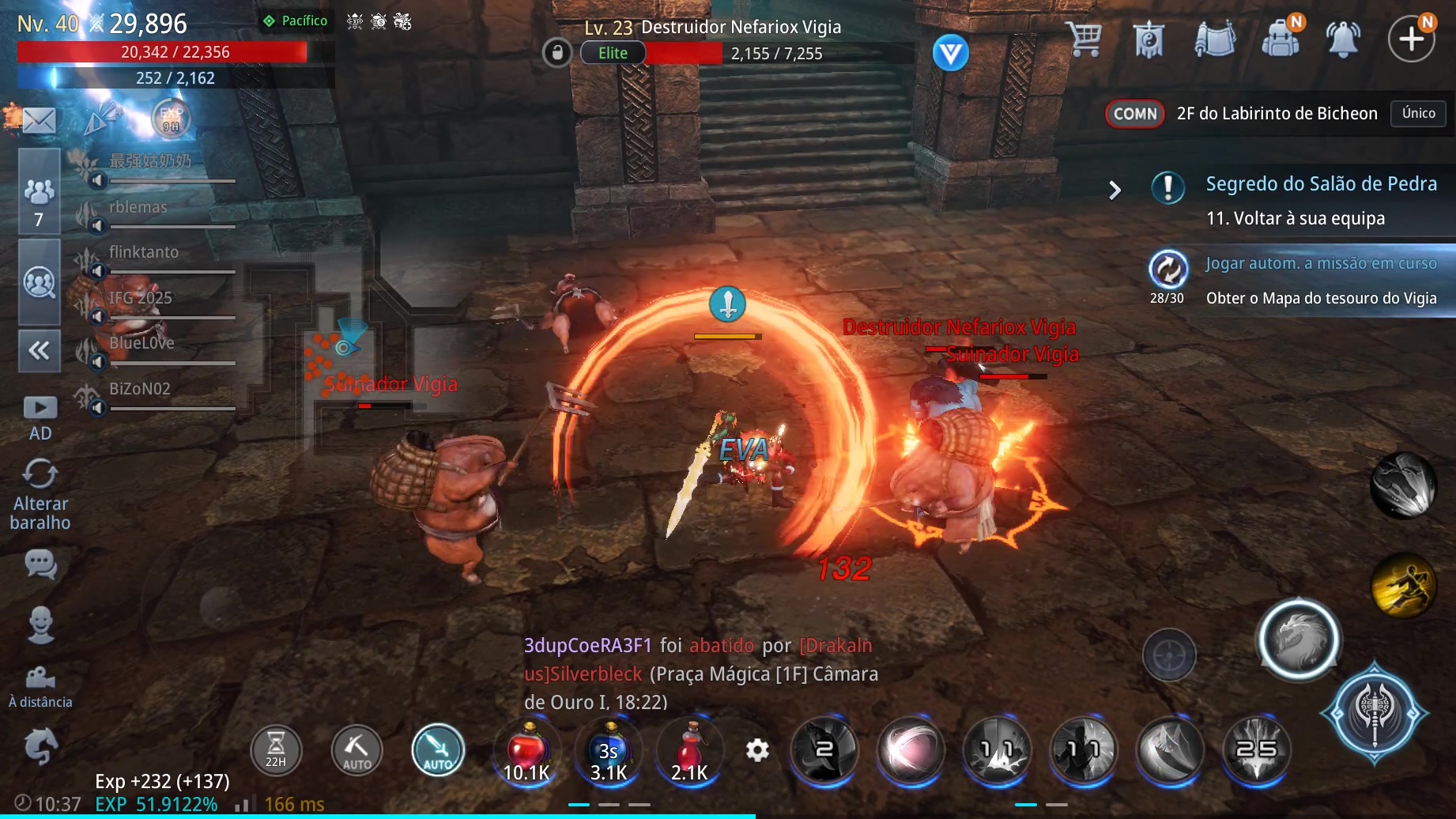Use the red health potion
Screen dimensions: 1456x819
(526, 751)
